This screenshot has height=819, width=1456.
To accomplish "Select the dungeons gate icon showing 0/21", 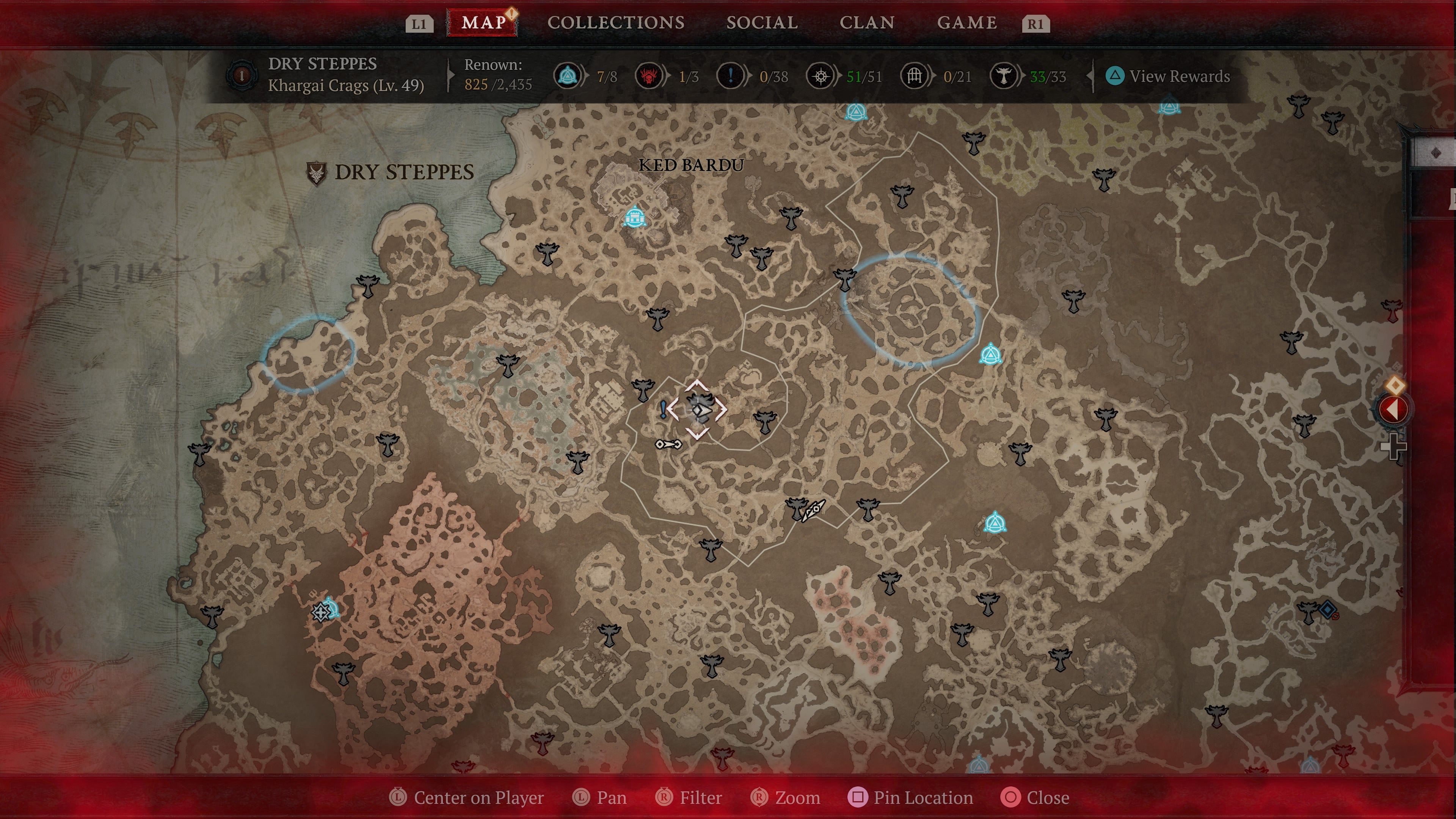I will pyautogui.click(x=914, y=76).
